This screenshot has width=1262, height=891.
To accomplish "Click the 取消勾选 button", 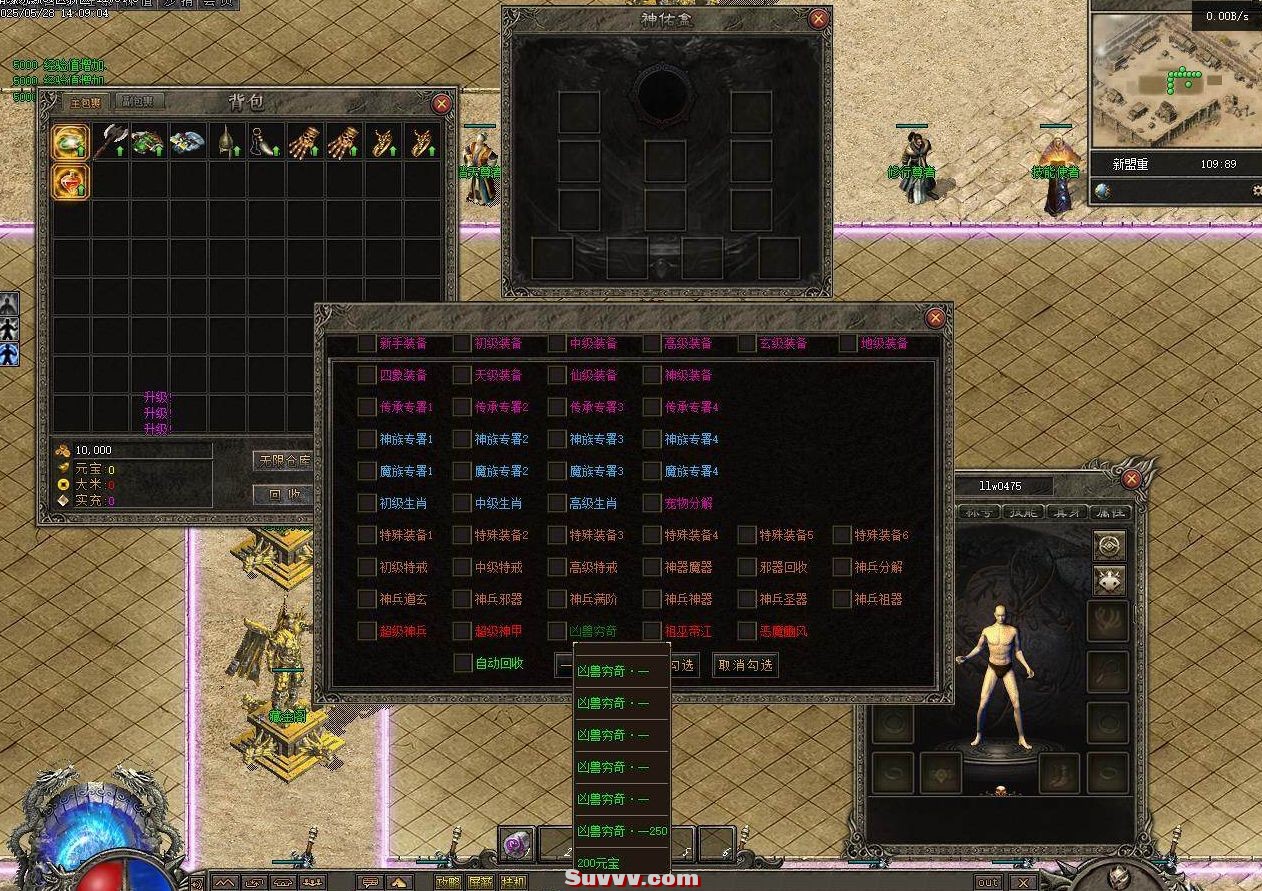I will [745, 665].
